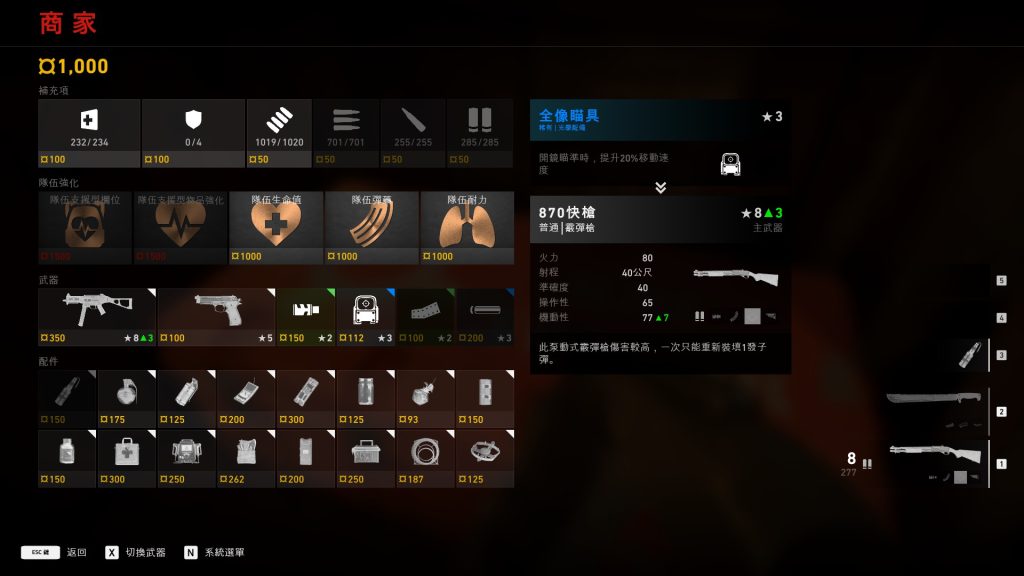Pick the pistol priced at 100
The image size is (1024, 576).
pos(215,316)
